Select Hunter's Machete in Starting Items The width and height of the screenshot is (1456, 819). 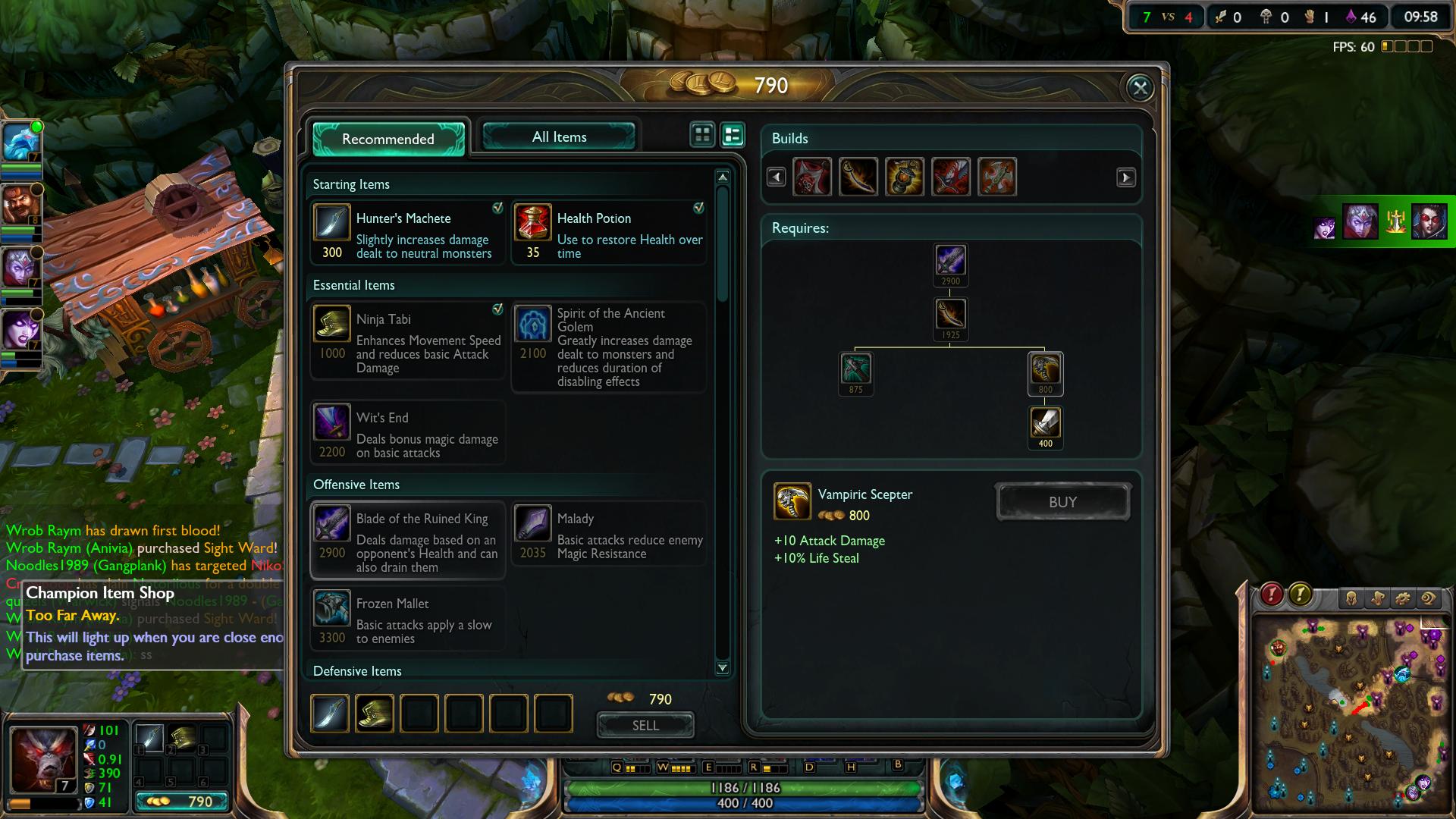[x=408, y=232]
